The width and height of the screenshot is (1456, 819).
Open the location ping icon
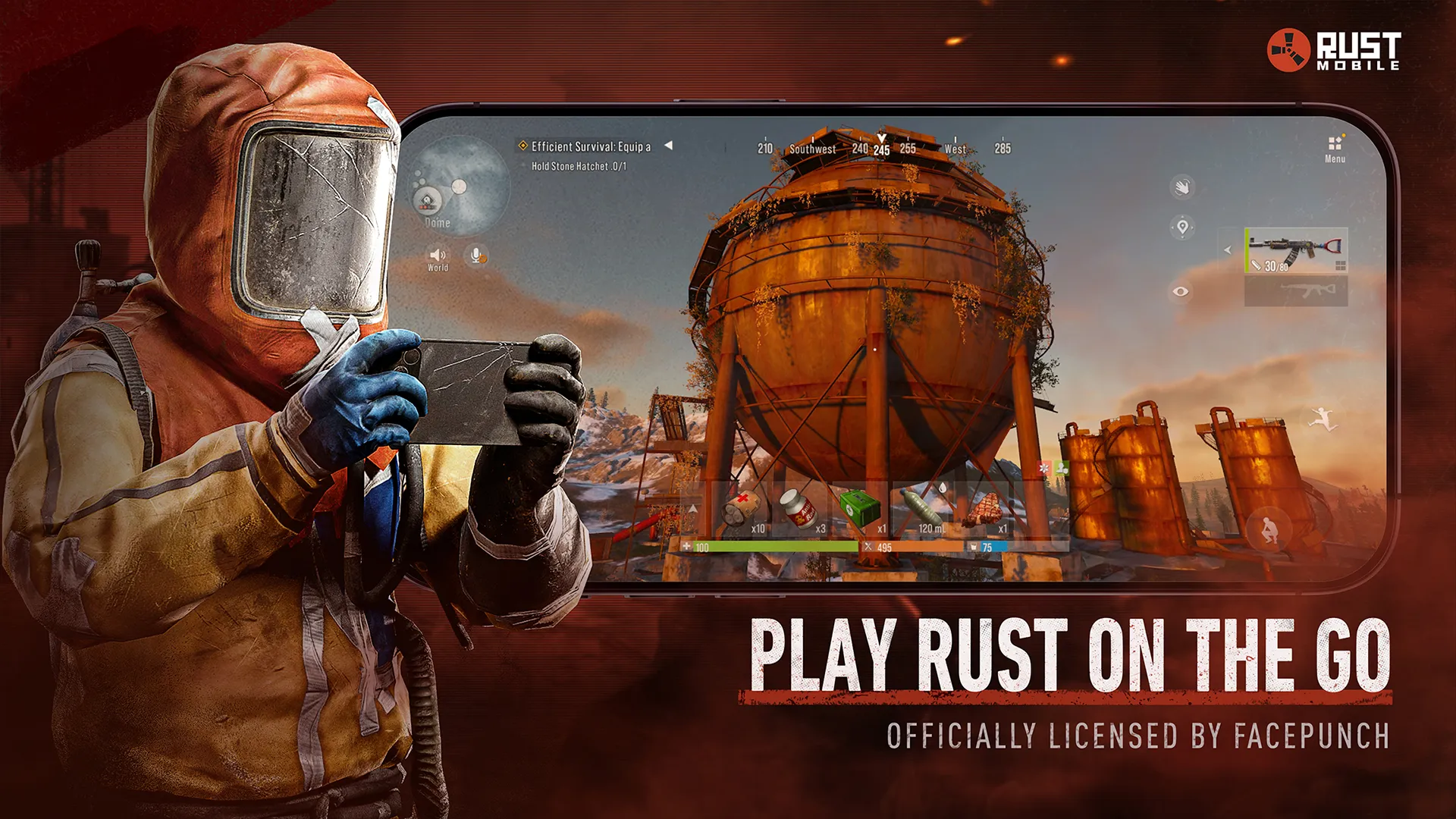coord(1182,228)
